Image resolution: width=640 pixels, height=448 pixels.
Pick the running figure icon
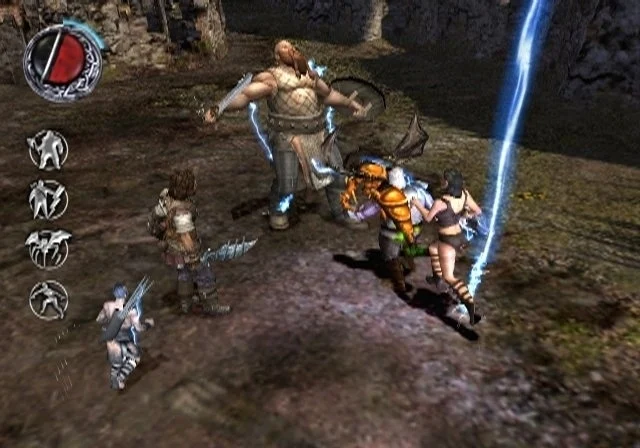pos(47,299)
